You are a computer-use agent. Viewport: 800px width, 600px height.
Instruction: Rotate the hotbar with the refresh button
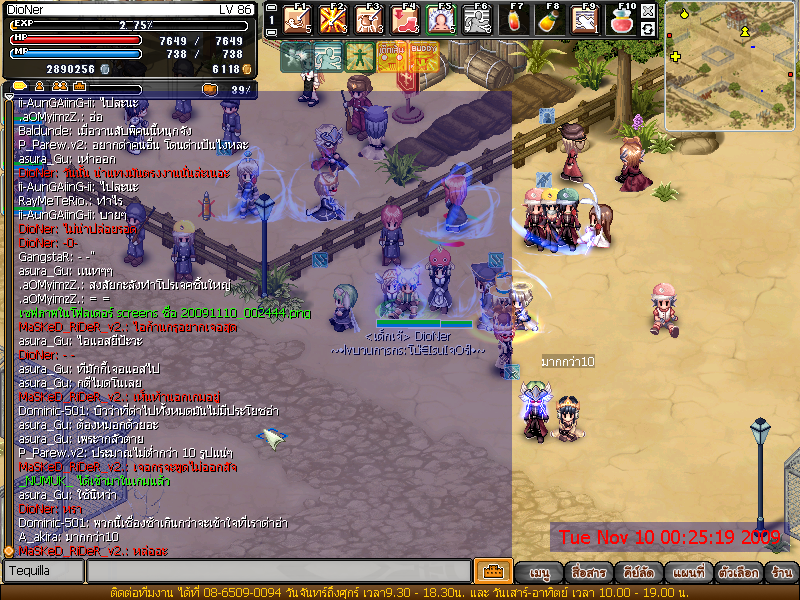[648, 29]
